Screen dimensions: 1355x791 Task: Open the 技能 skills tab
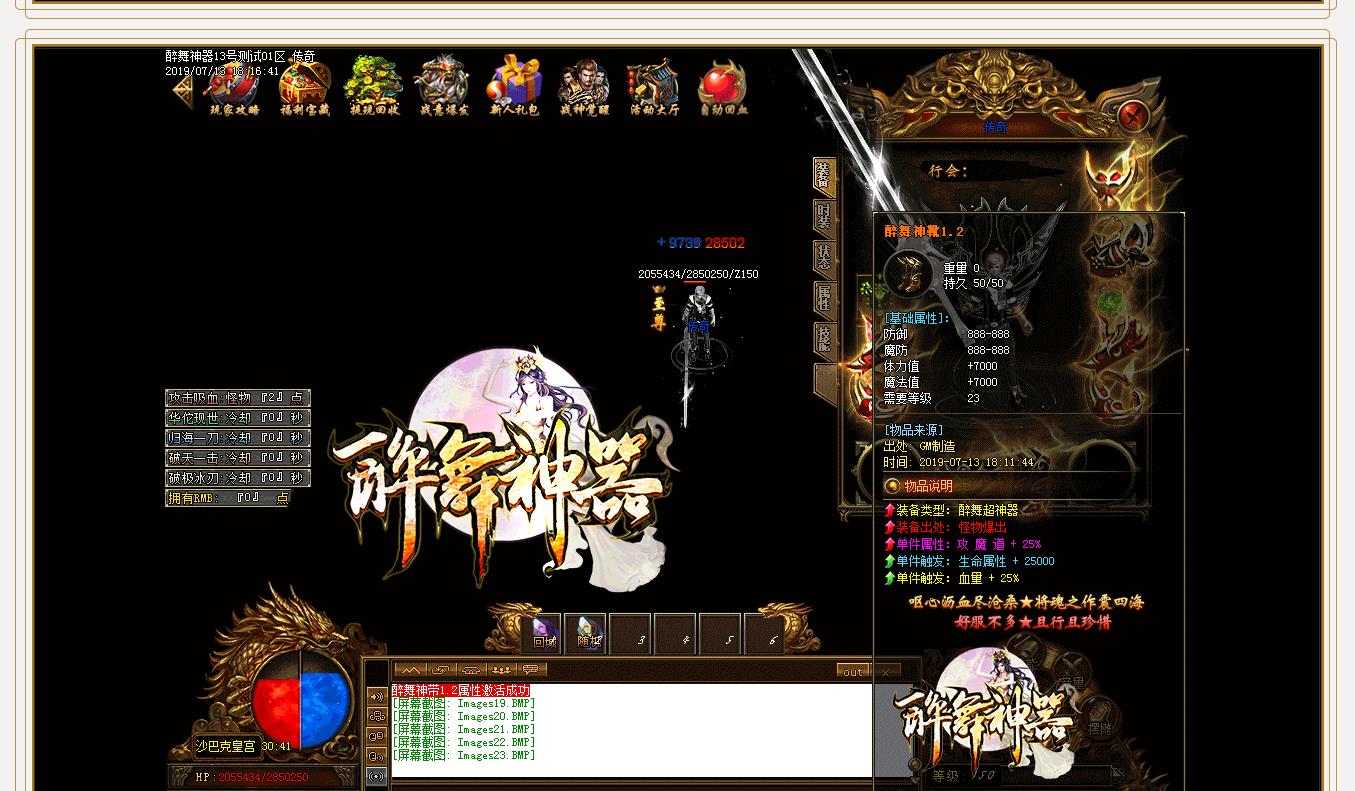pos(824,340)
